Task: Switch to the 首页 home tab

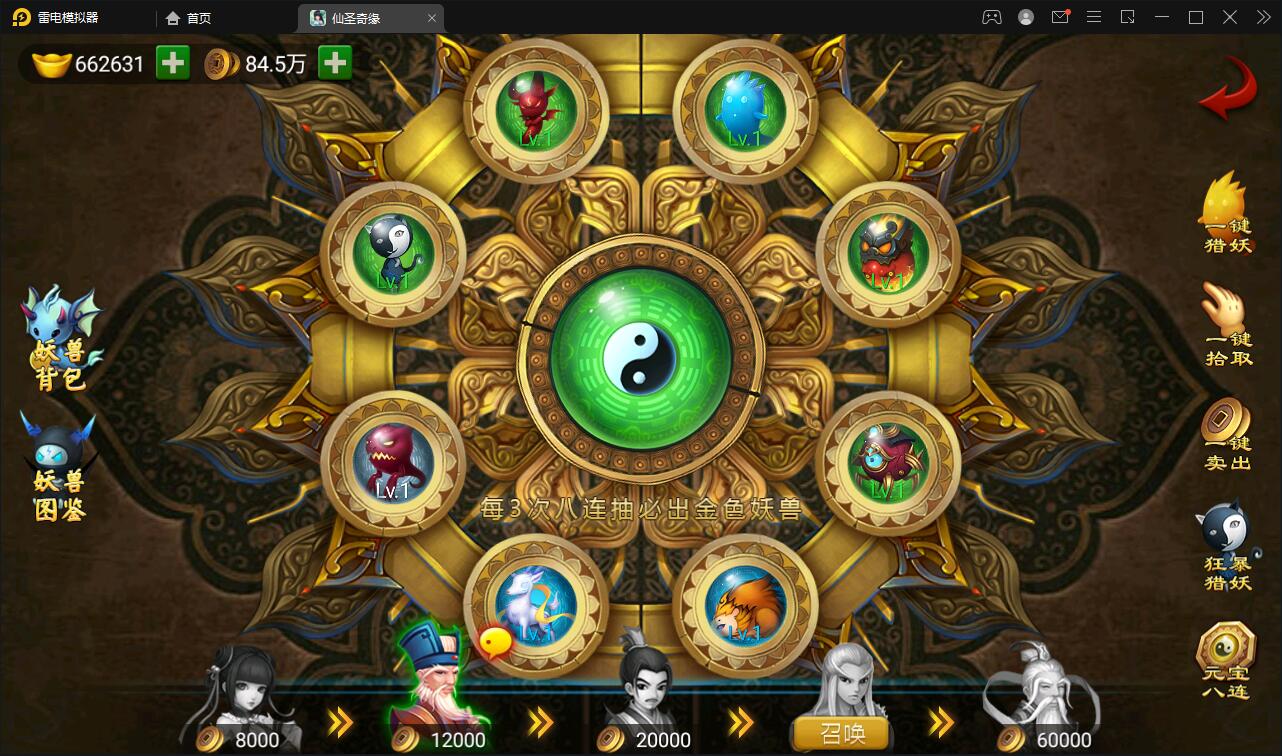Action: click(189, 18)
